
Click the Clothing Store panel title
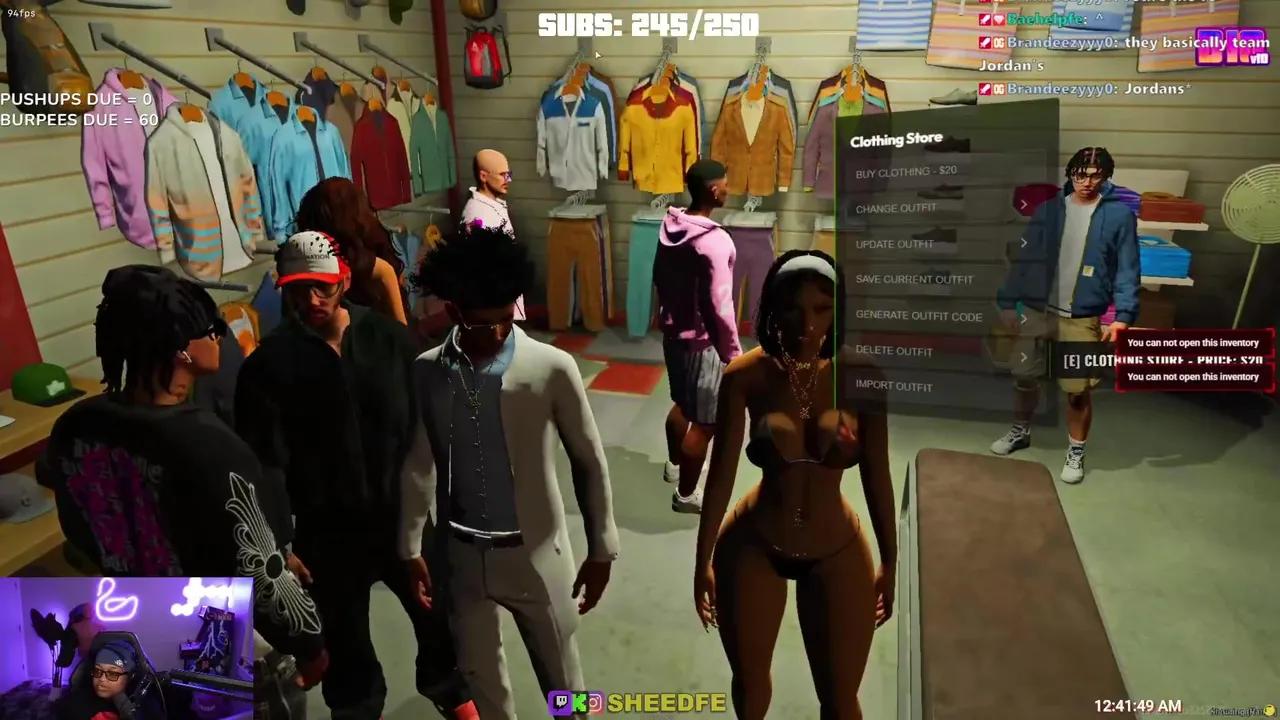click(897, 139)
